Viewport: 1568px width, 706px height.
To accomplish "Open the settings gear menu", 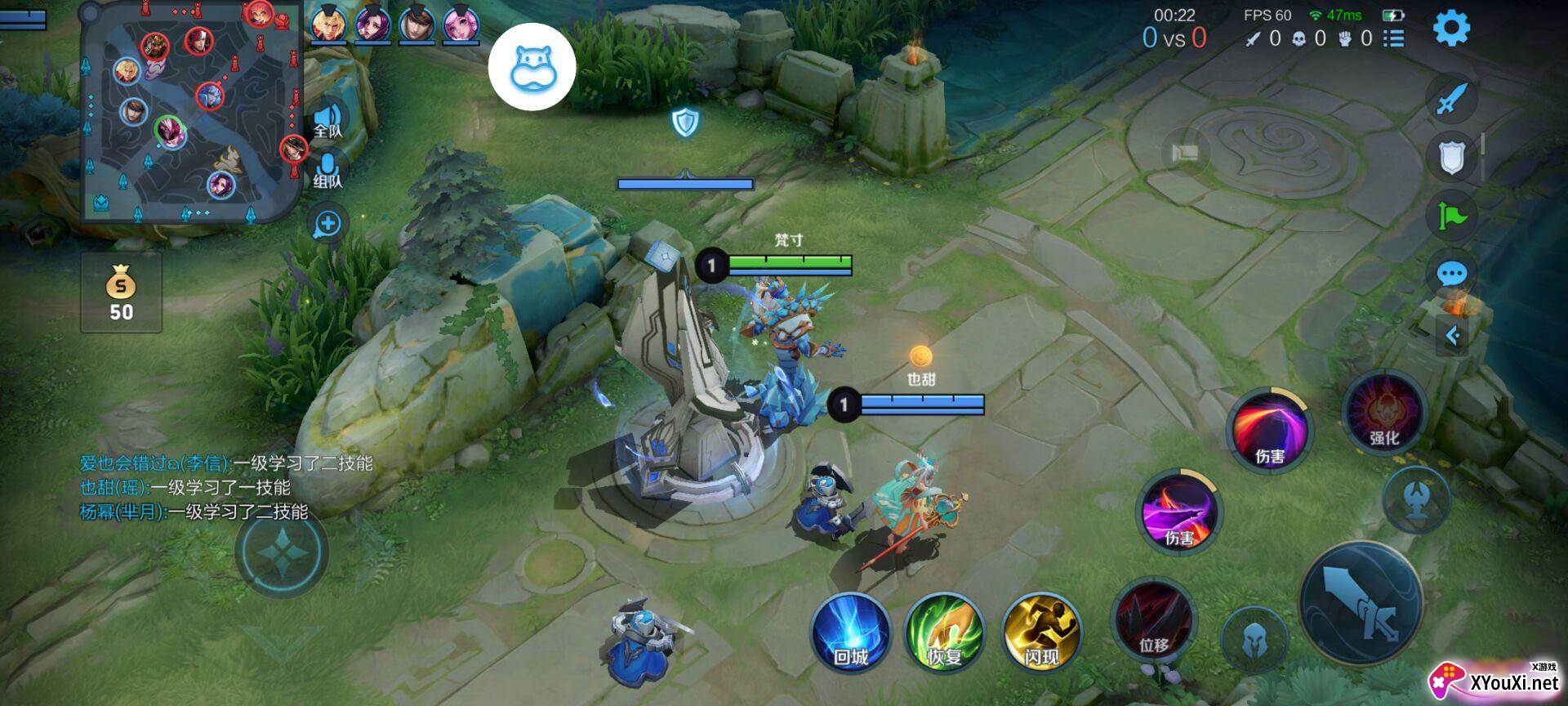I will point(1451,29).
